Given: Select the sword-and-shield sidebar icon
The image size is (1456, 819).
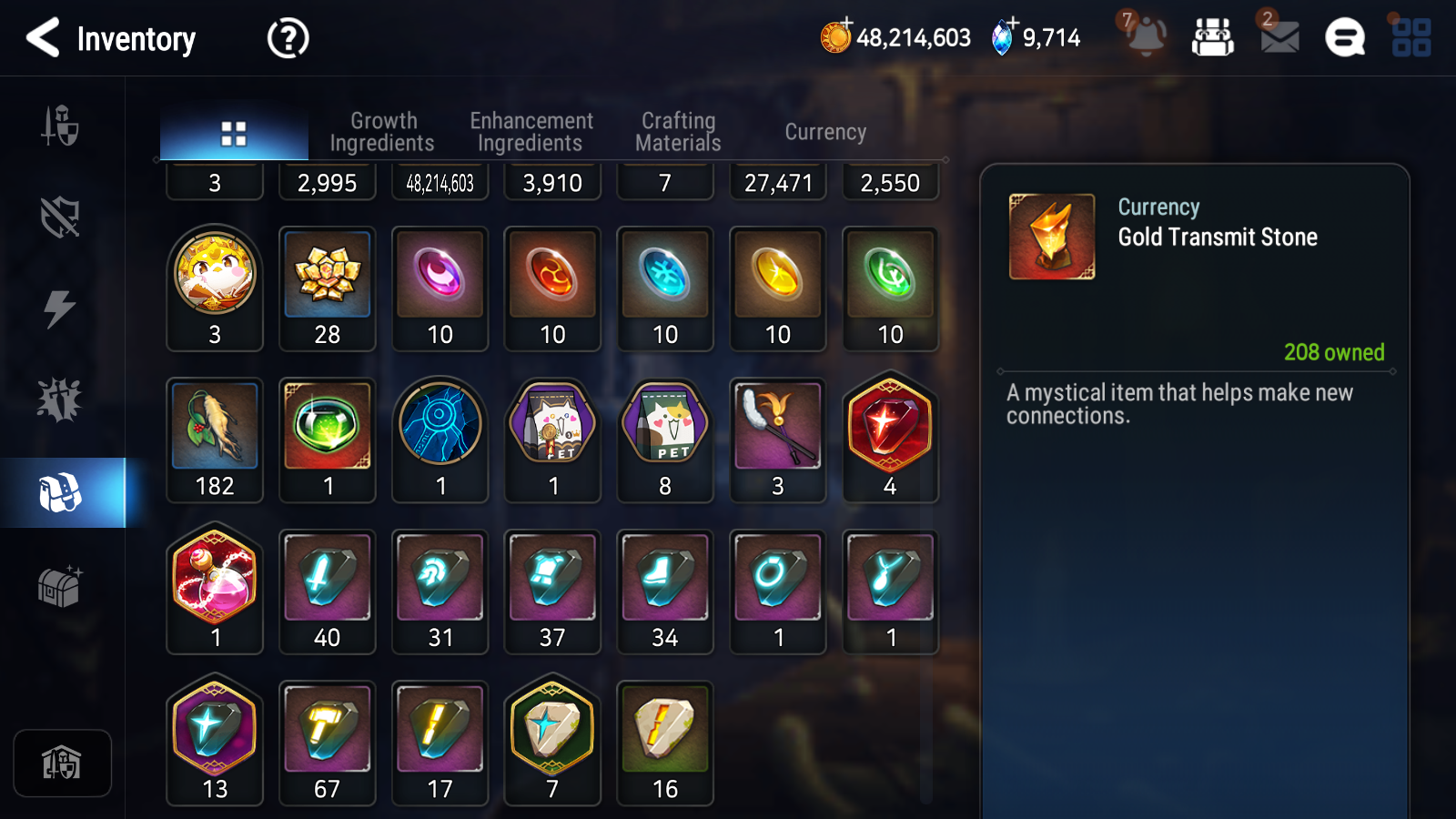Looking at the screenshot, I should click(59, 127).
